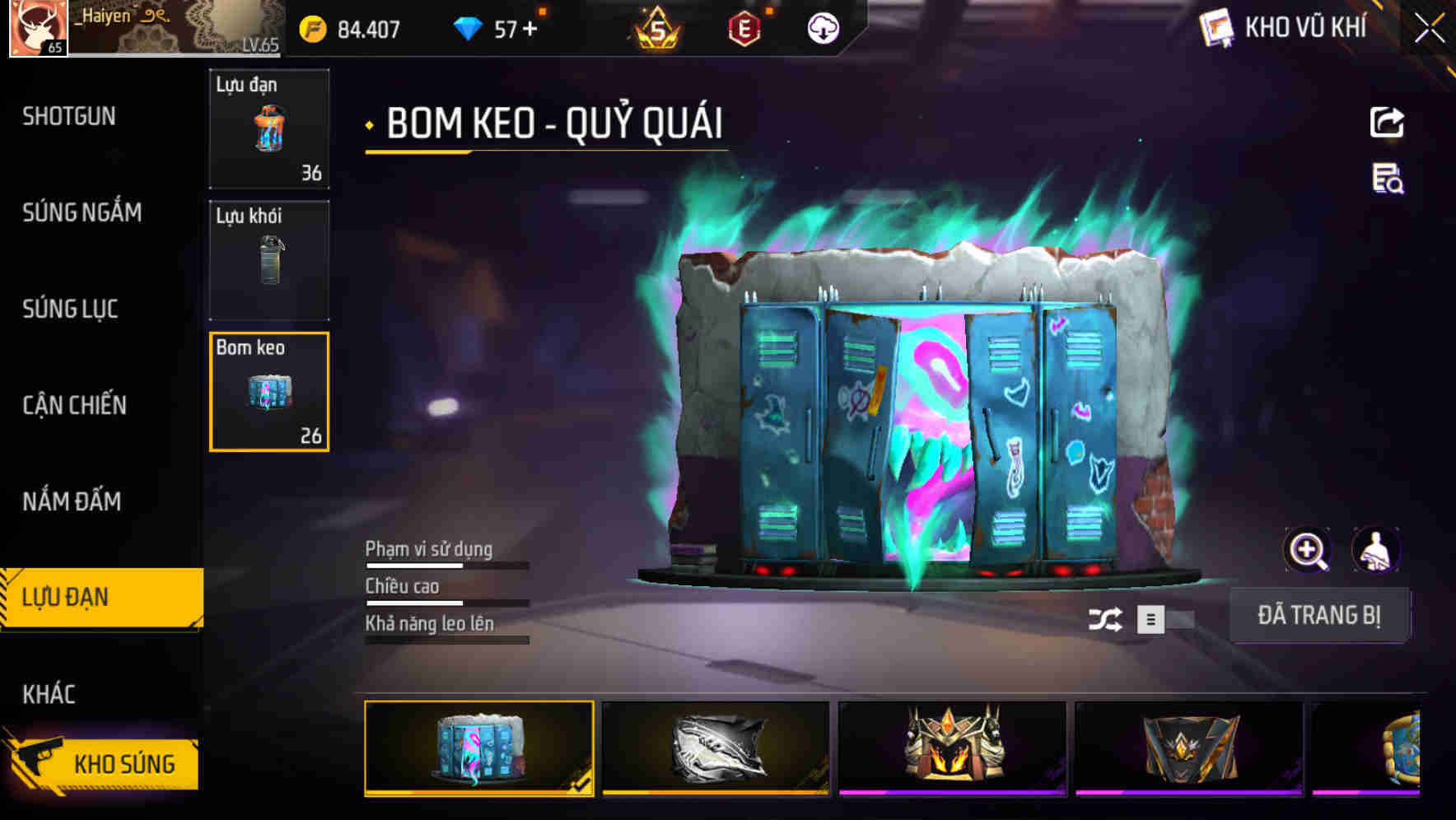Click the diamond top-up plus icon
The height and width of the screenshot is (820, 1456).
530,28
